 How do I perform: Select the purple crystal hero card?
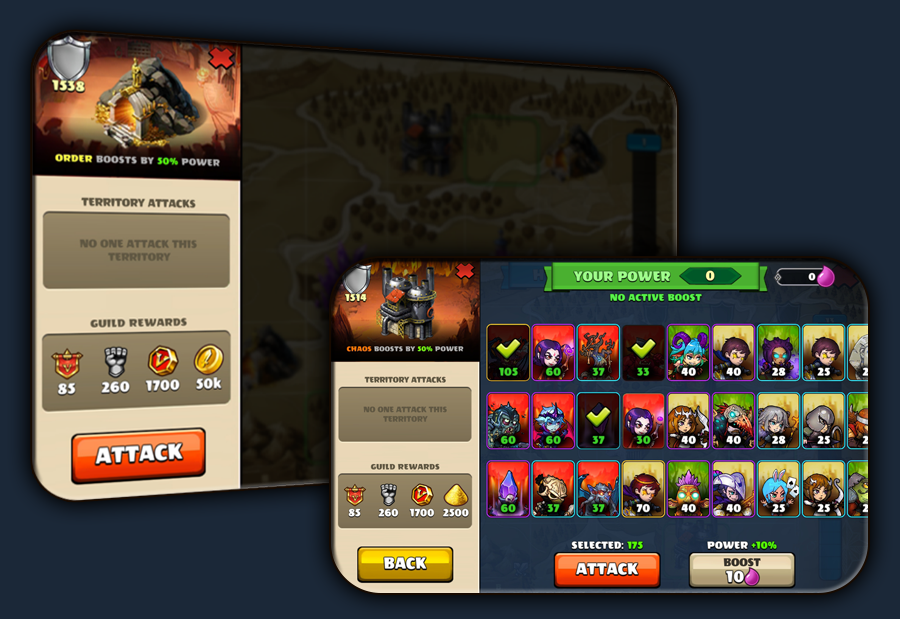pyautogui.click(x=508, y=488)
